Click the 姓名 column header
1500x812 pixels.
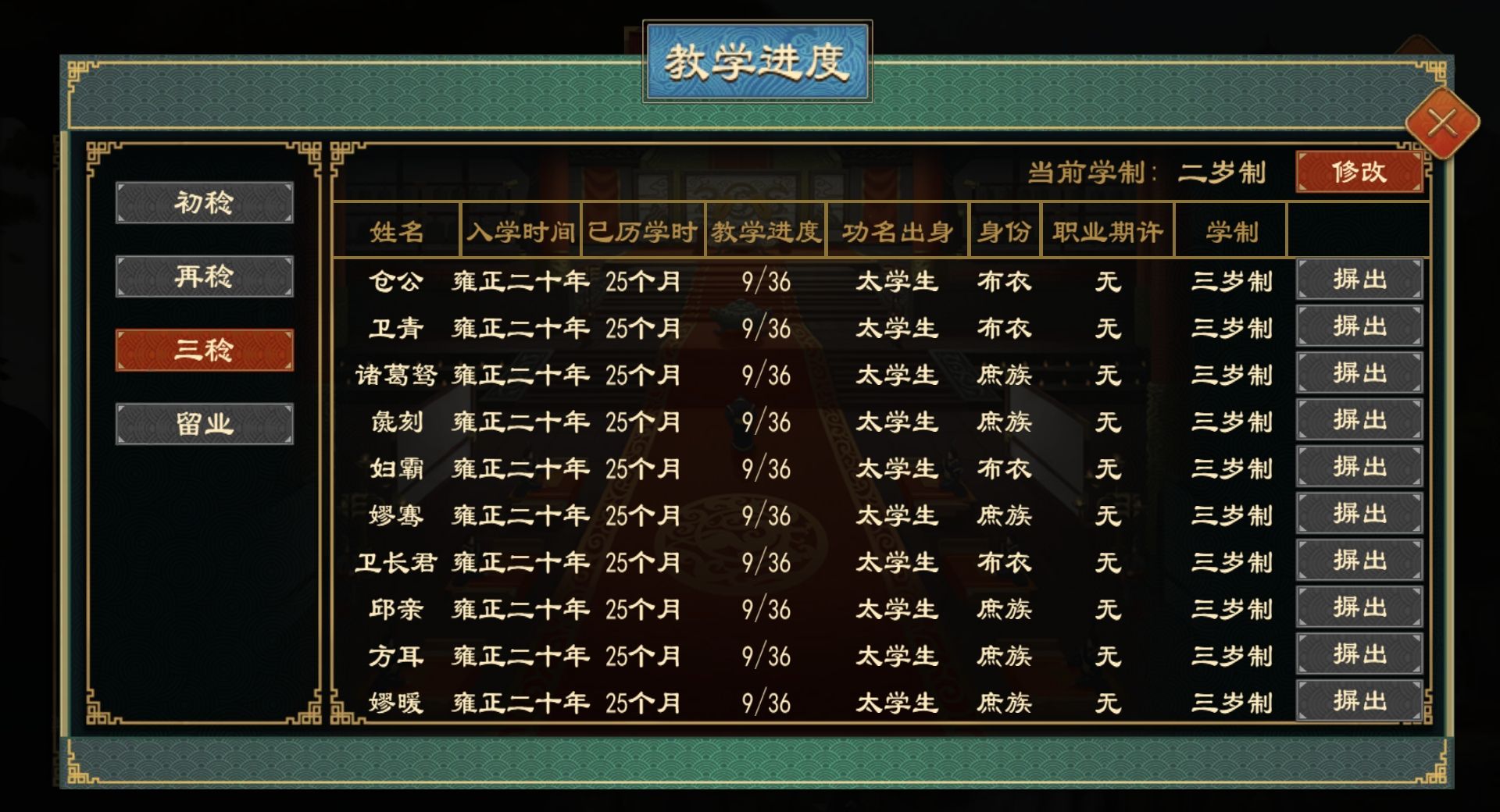(395, 232)
